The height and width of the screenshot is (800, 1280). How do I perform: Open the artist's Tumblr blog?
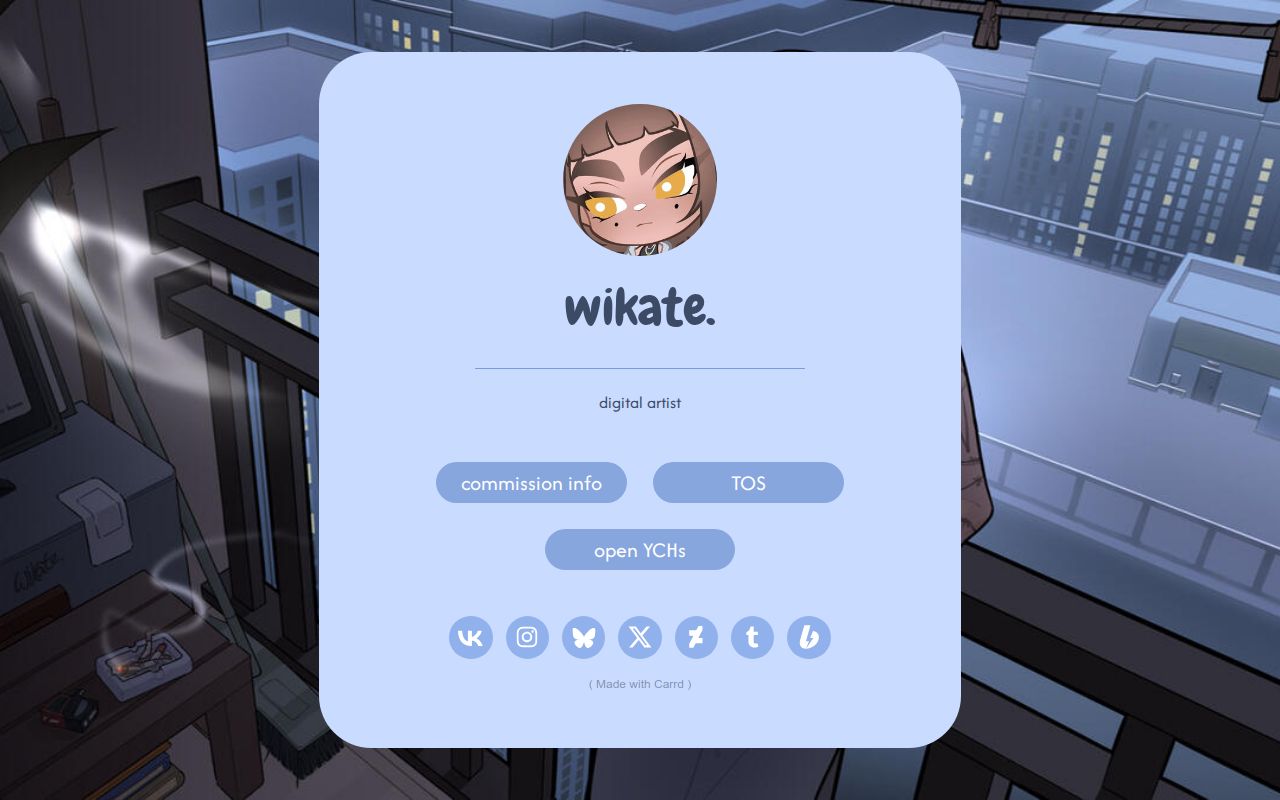[x=753, y=637]
